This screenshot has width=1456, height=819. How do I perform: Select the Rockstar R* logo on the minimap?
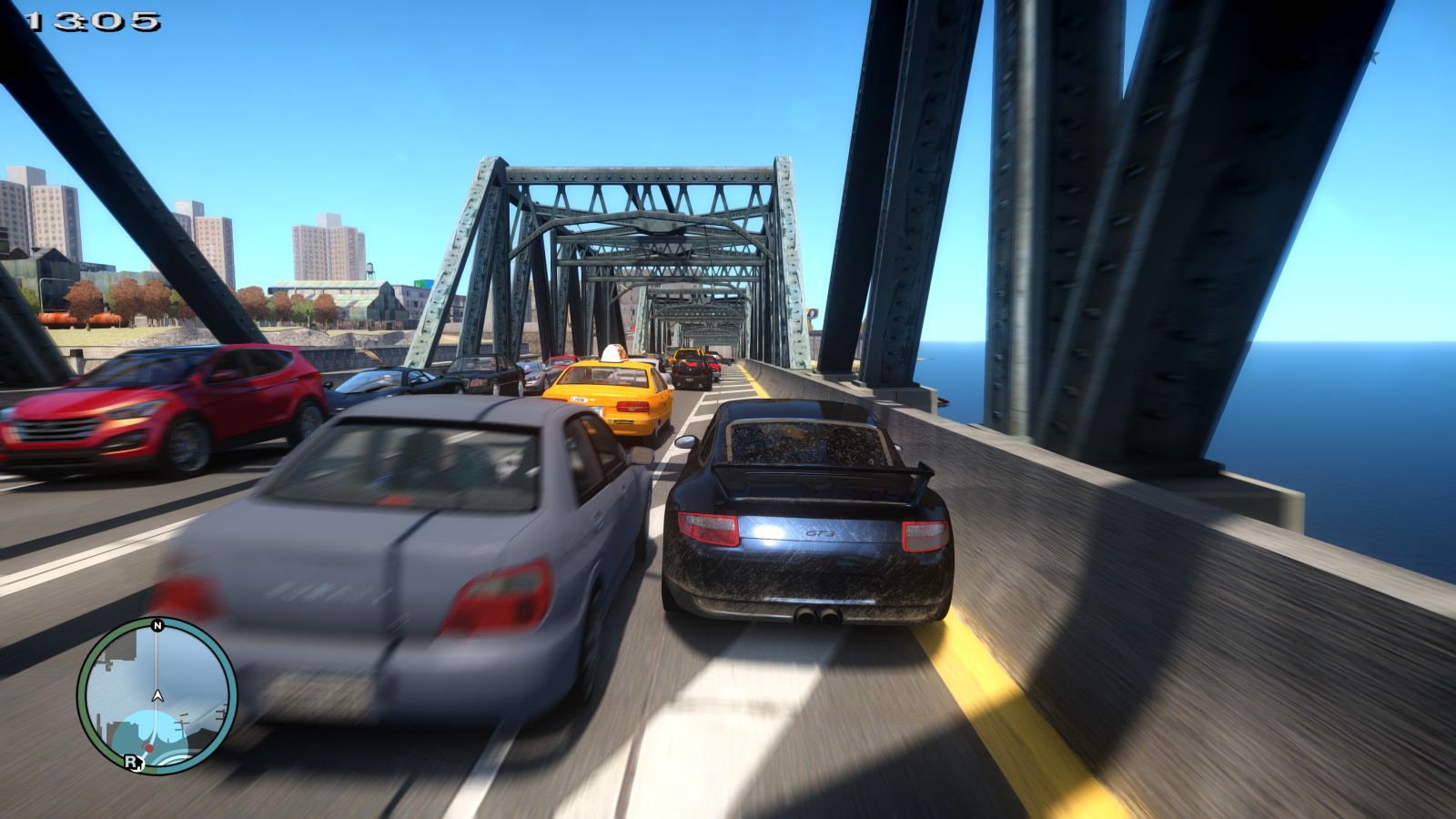tap(133, 763)
